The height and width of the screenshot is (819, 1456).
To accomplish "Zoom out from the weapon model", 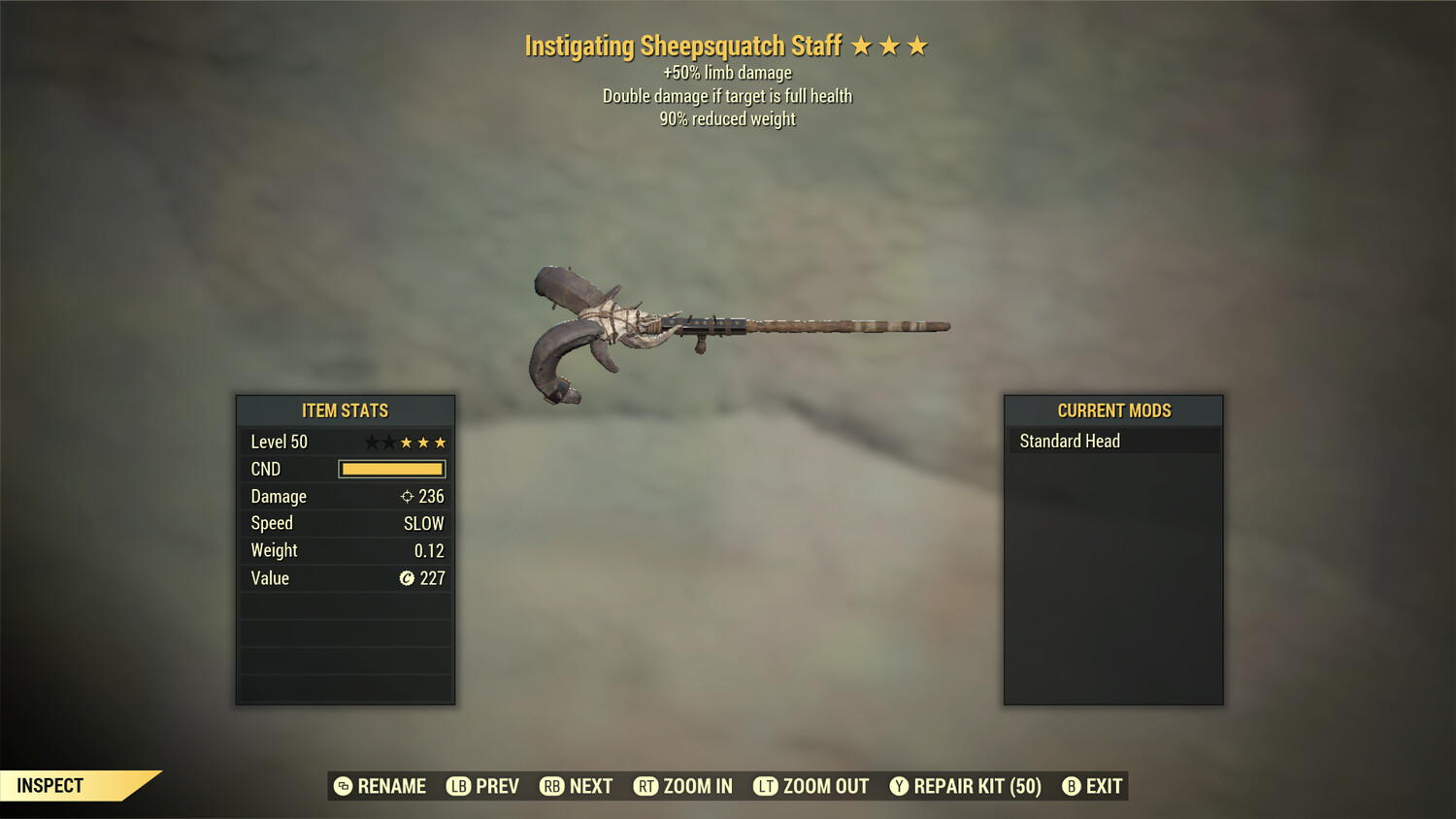I will click(x=811, y=786).
